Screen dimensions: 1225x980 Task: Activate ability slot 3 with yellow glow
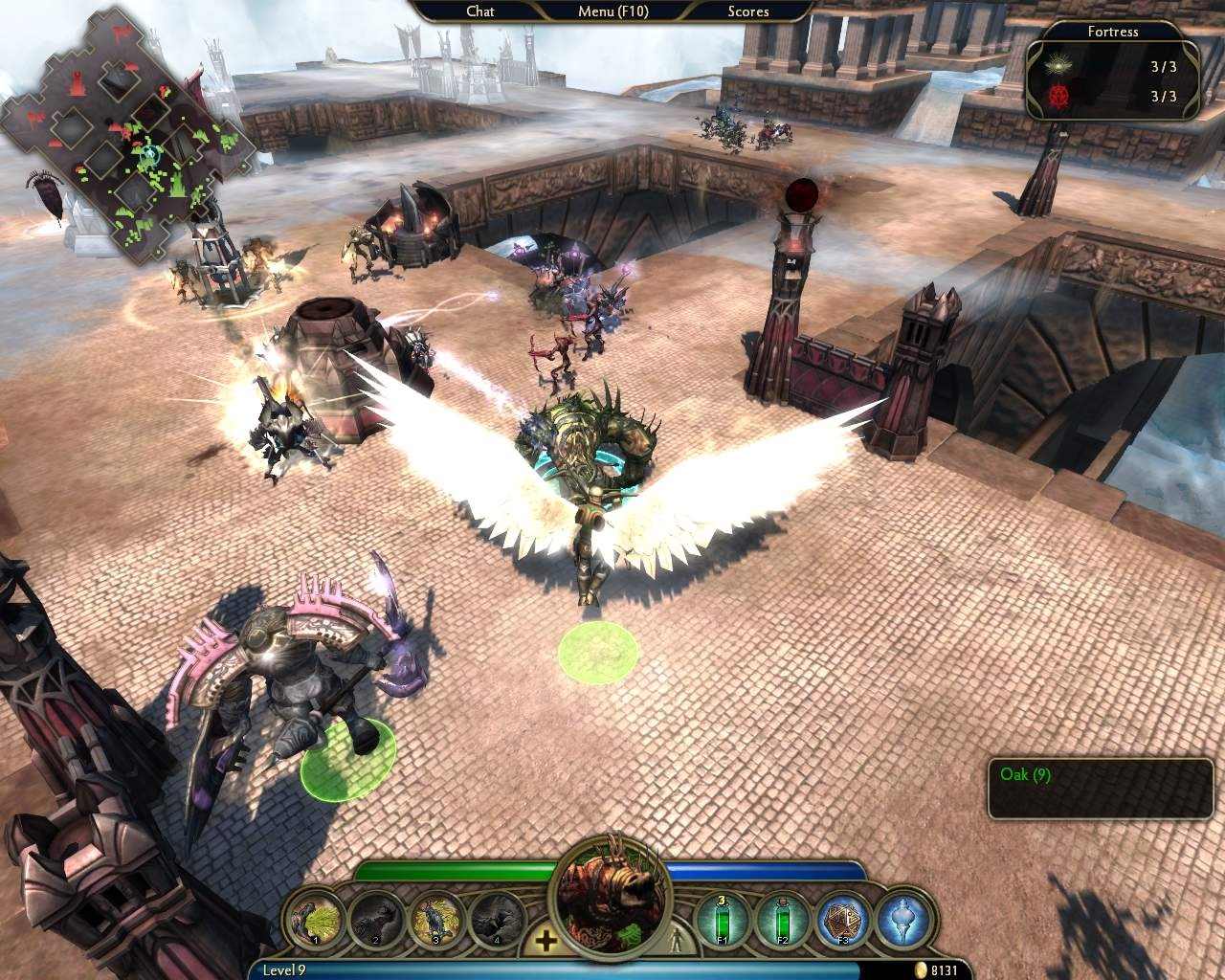coord(435,921)
